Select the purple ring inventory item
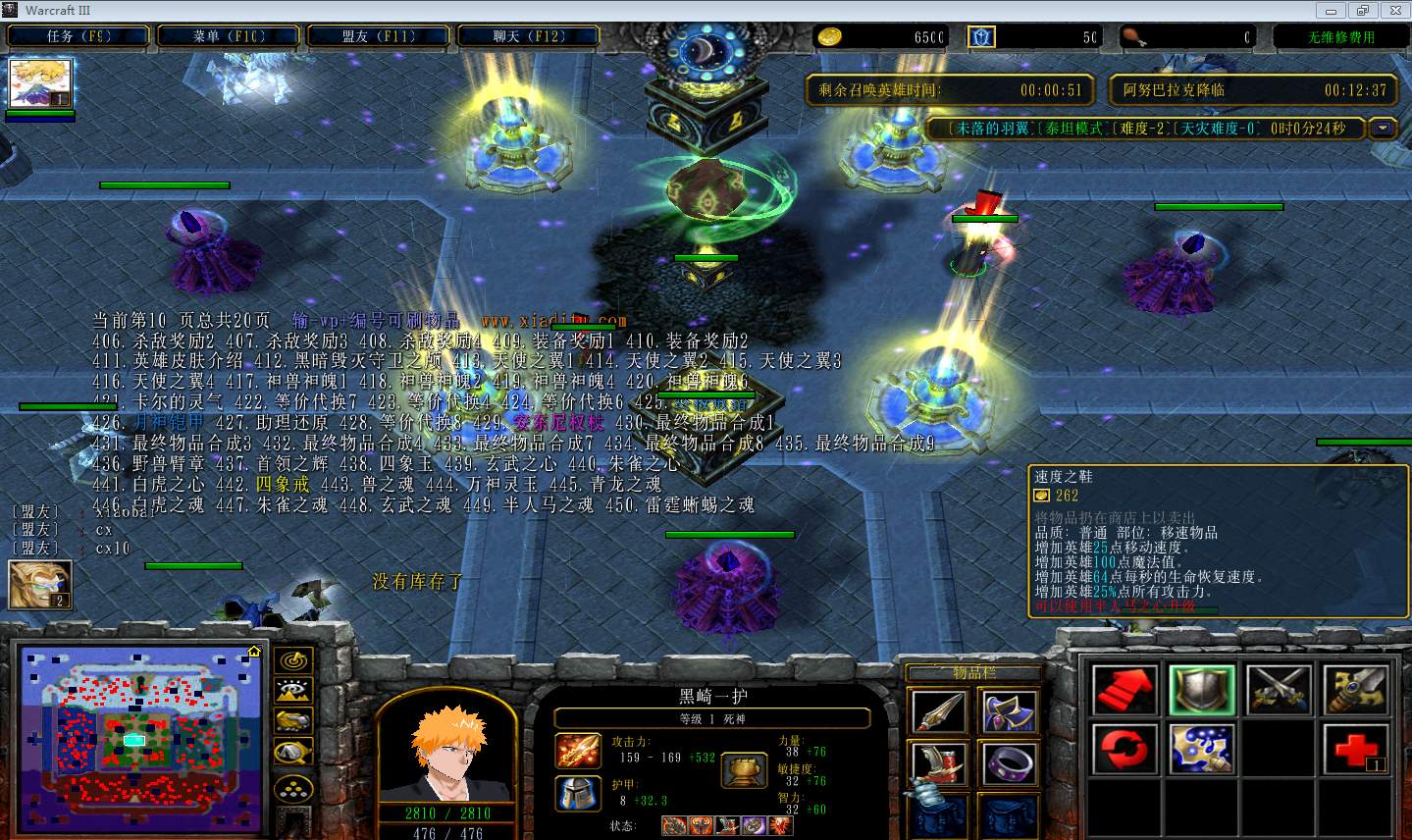The height and width of the screenshot is (840, 1412). 1008,765
